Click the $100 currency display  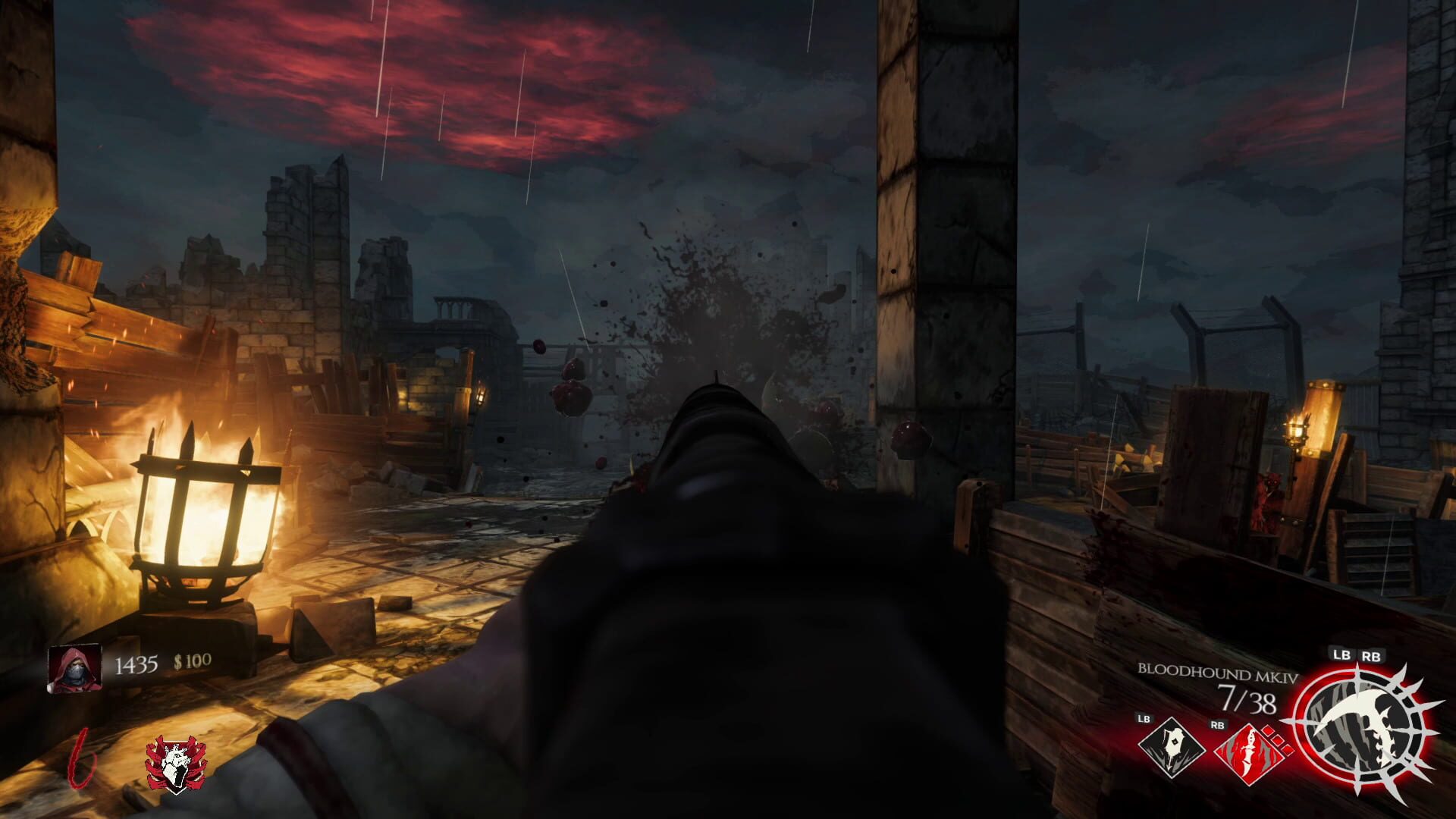point(192,661)
